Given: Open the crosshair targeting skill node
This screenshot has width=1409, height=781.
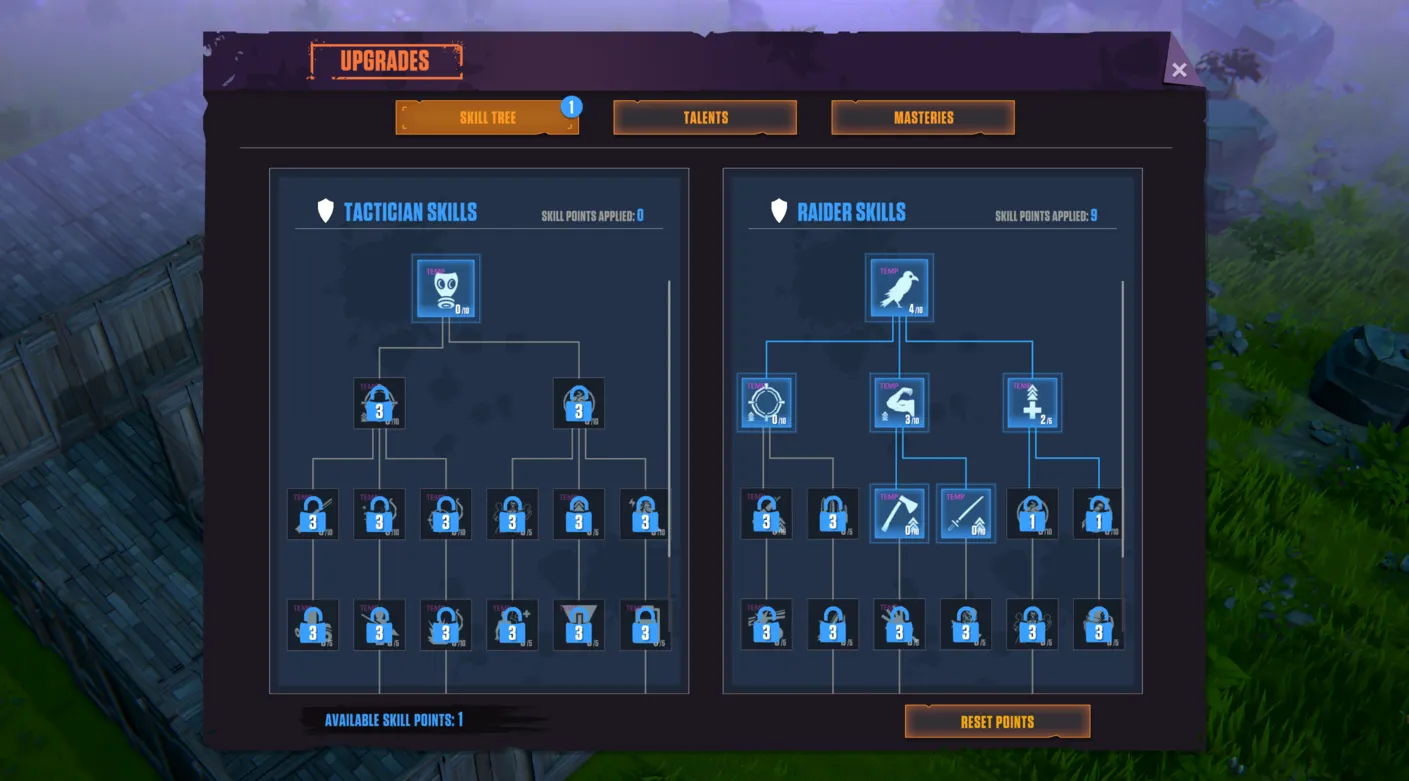Looking at the screenshot, I should [767, 403].
